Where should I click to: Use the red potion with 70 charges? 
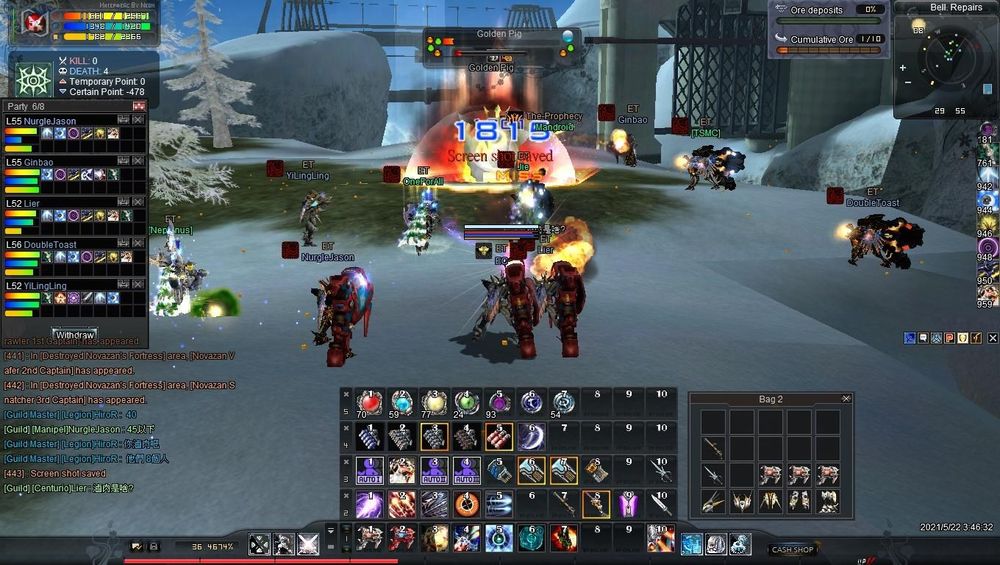click(370, 402)
